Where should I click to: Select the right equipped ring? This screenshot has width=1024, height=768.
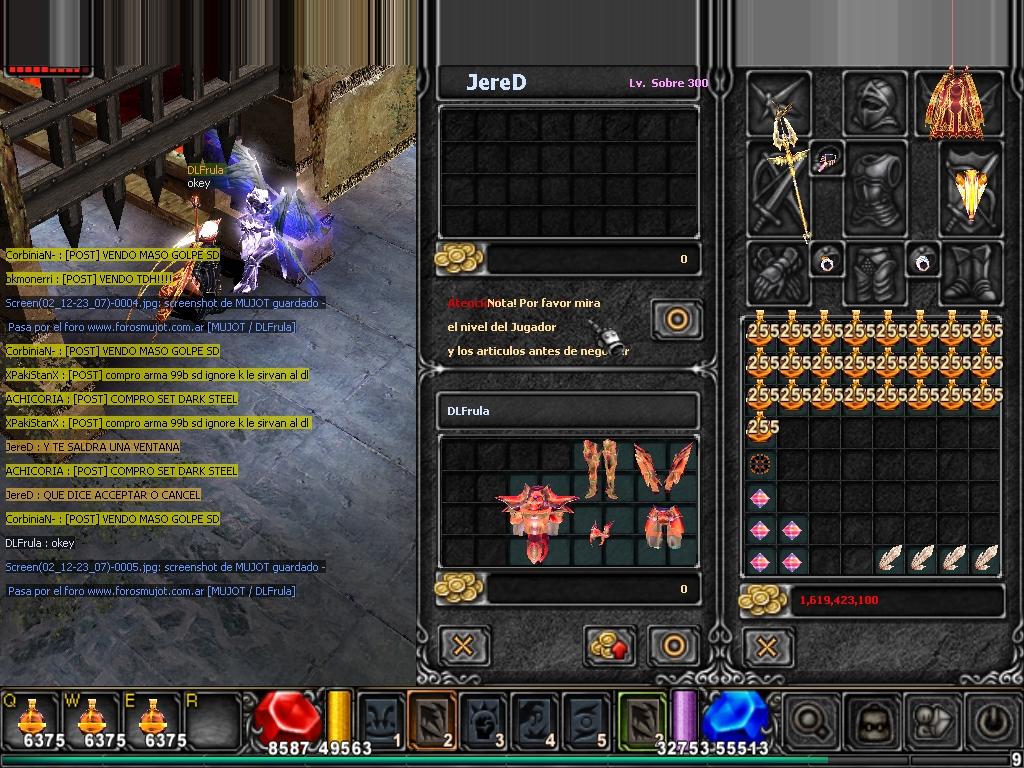point(921,260)
